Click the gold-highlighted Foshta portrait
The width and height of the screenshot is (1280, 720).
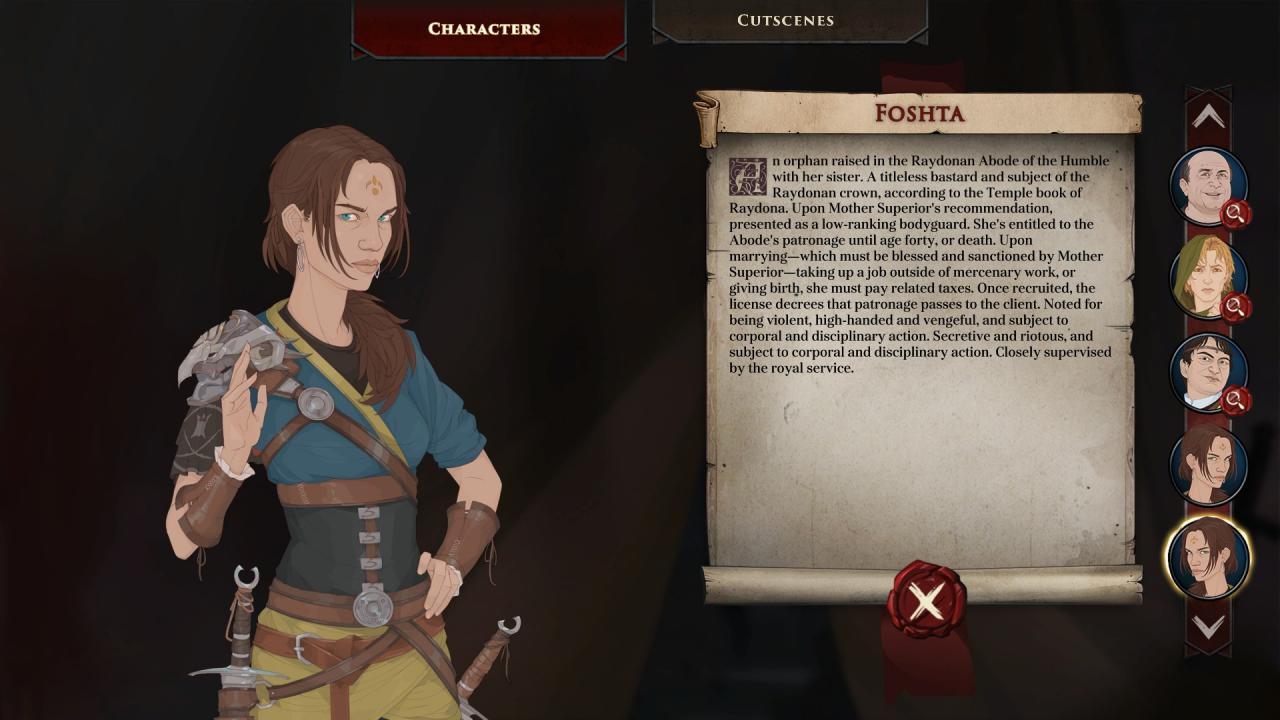click(x=1208, y=557)
